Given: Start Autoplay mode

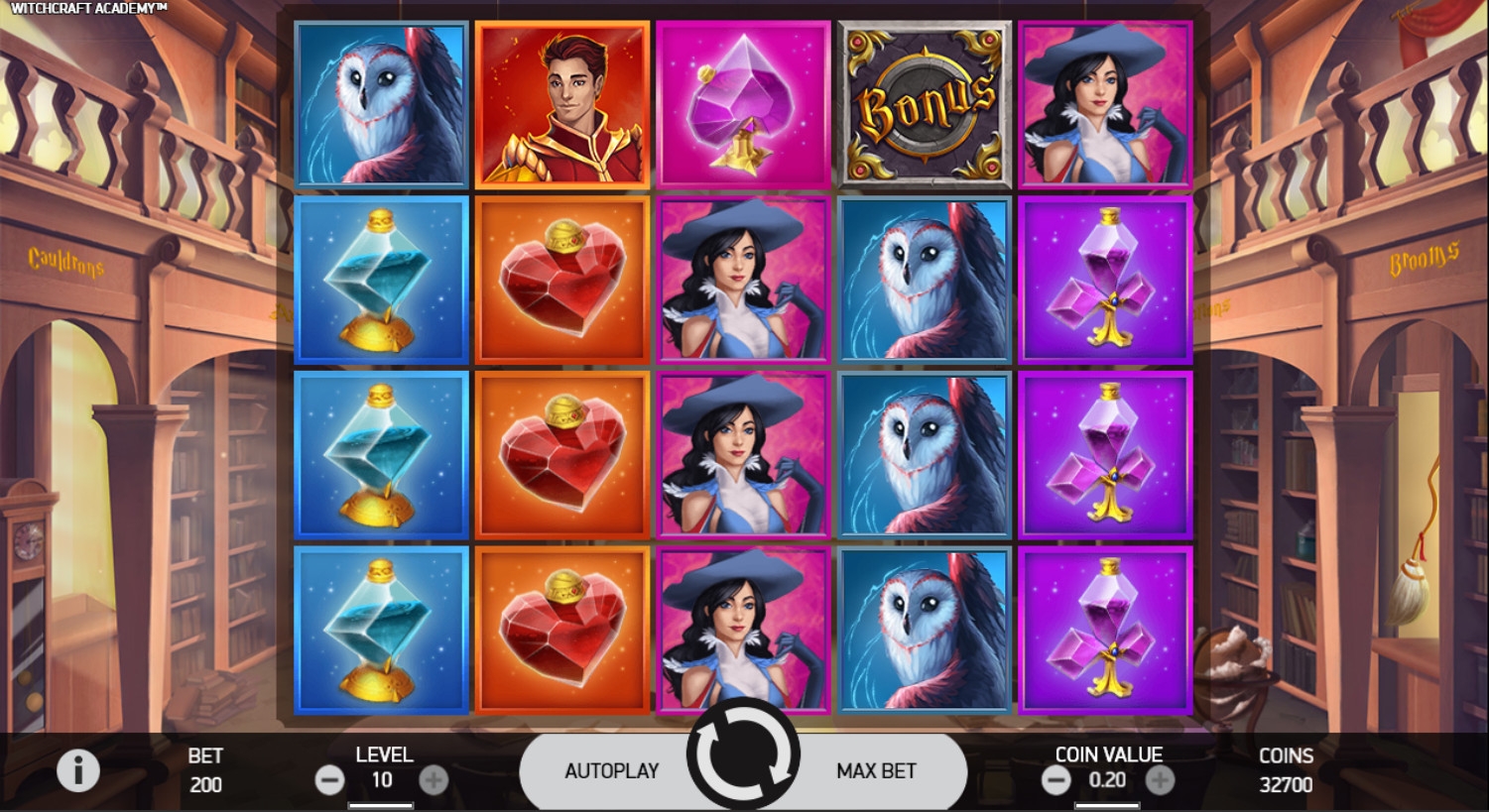Looking at the screenshot, I should tap(611, 770).
